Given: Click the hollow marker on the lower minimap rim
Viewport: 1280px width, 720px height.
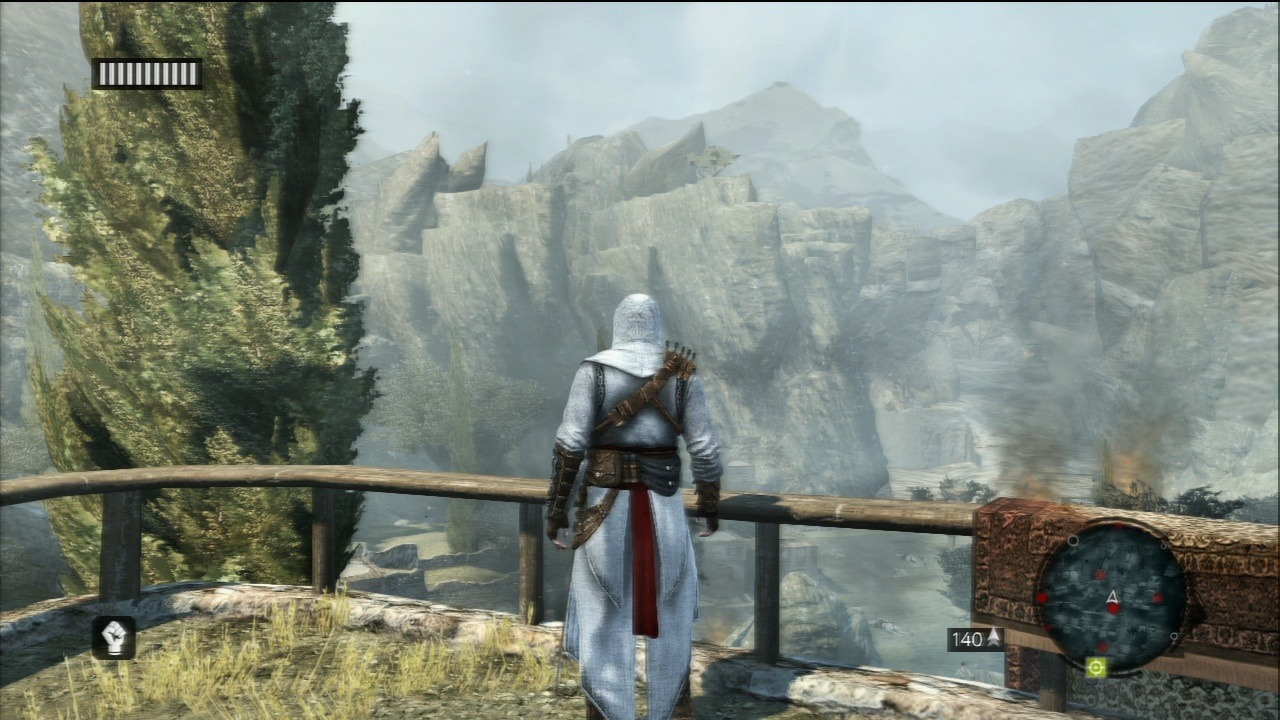Looking at the screenshot, I should 1174,636.
